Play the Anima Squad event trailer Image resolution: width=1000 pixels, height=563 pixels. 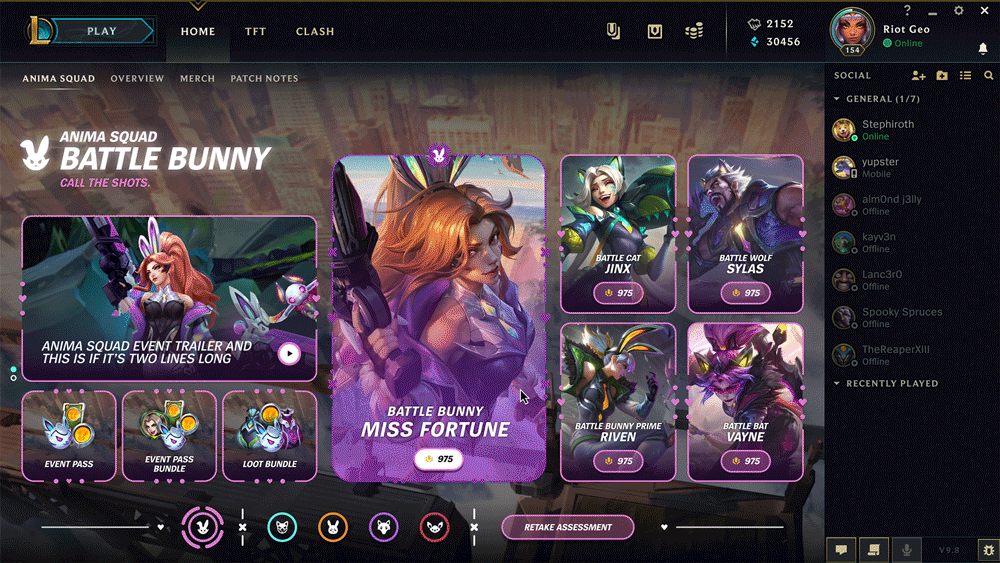tap(289, 353)
